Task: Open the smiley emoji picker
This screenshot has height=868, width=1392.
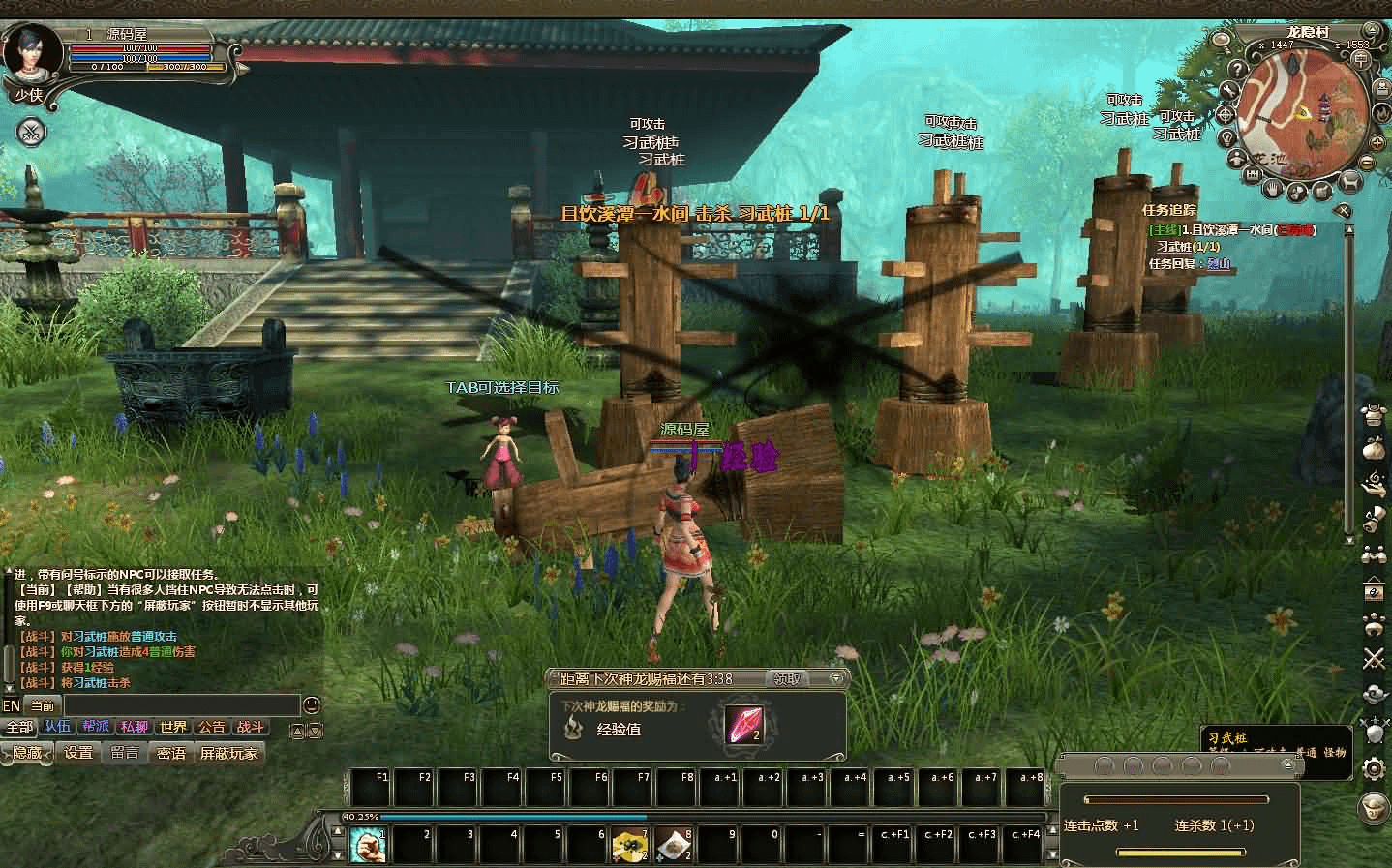Action: (312, 705)
